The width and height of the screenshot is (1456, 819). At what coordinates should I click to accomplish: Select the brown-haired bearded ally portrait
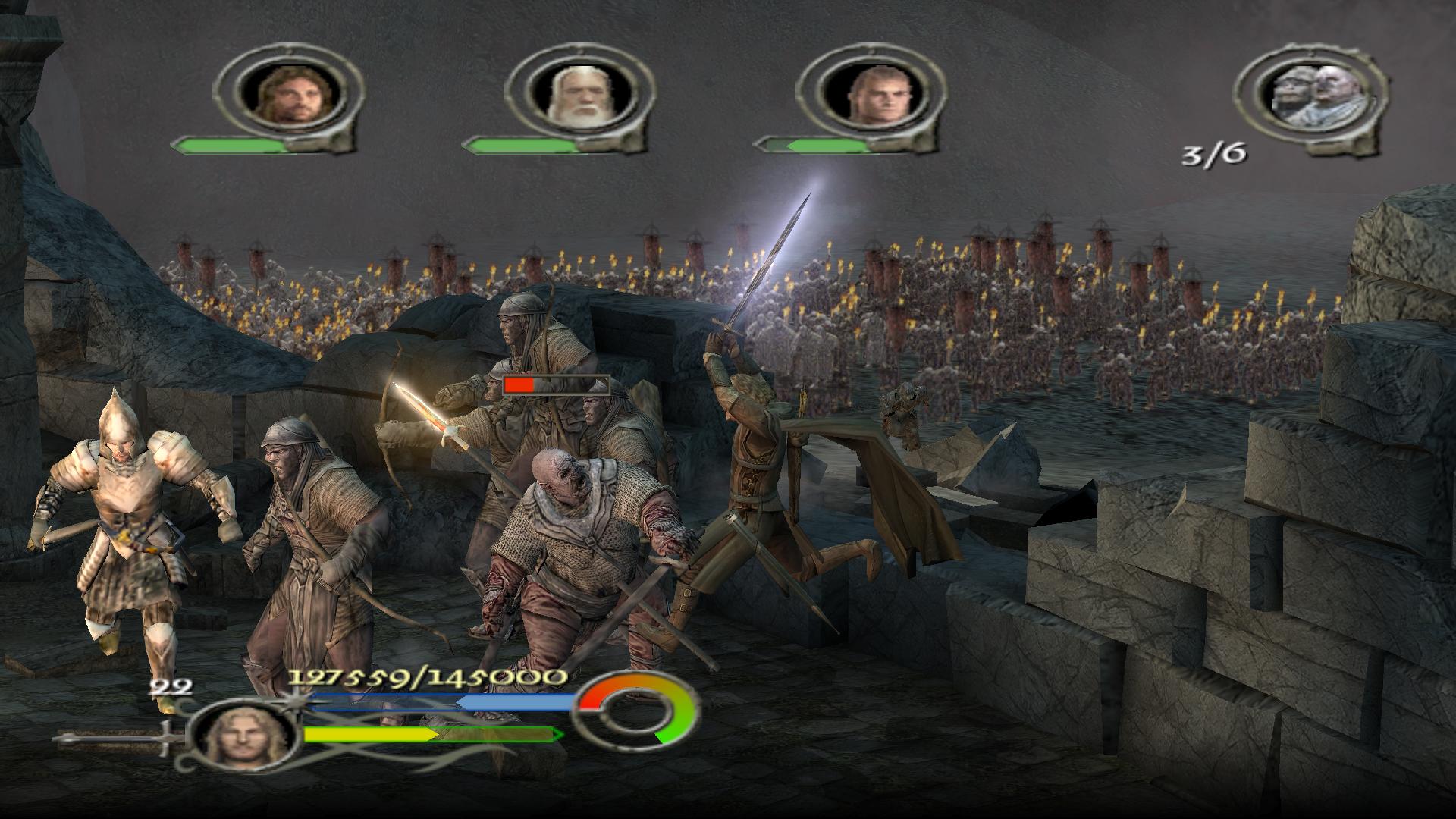tap(287, 95)
